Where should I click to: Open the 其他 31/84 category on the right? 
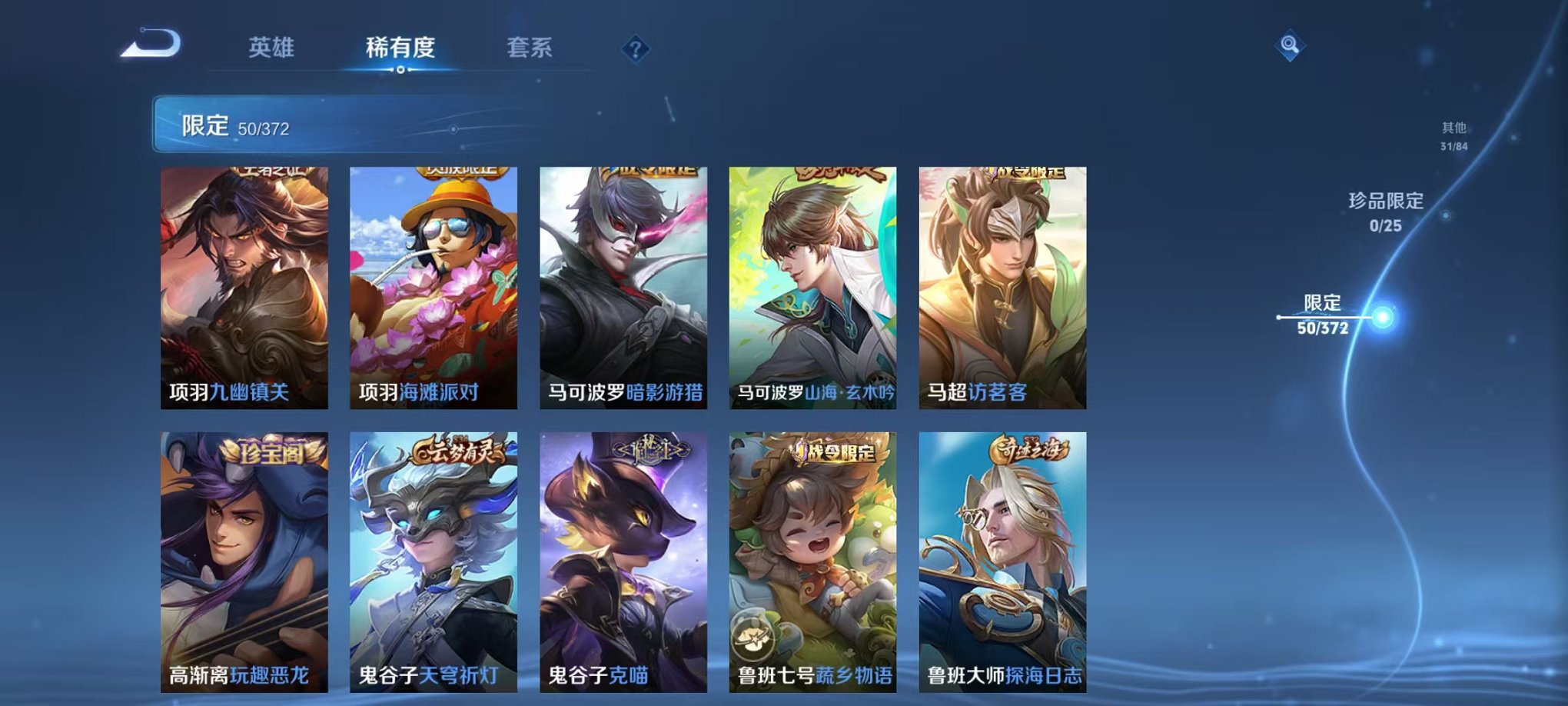point(1452,136)
